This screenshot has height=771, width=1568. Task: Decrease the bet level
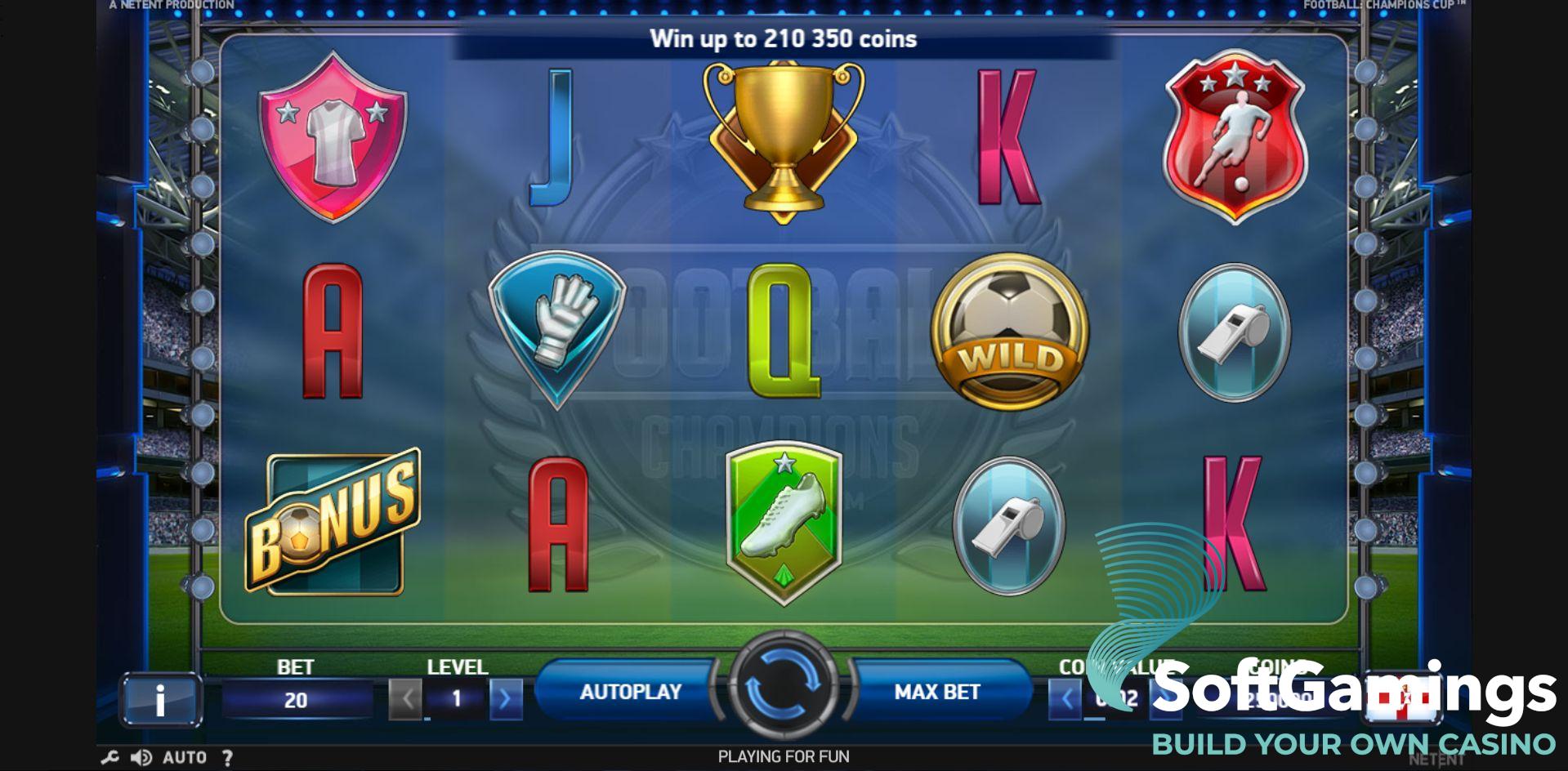point(405,699)
